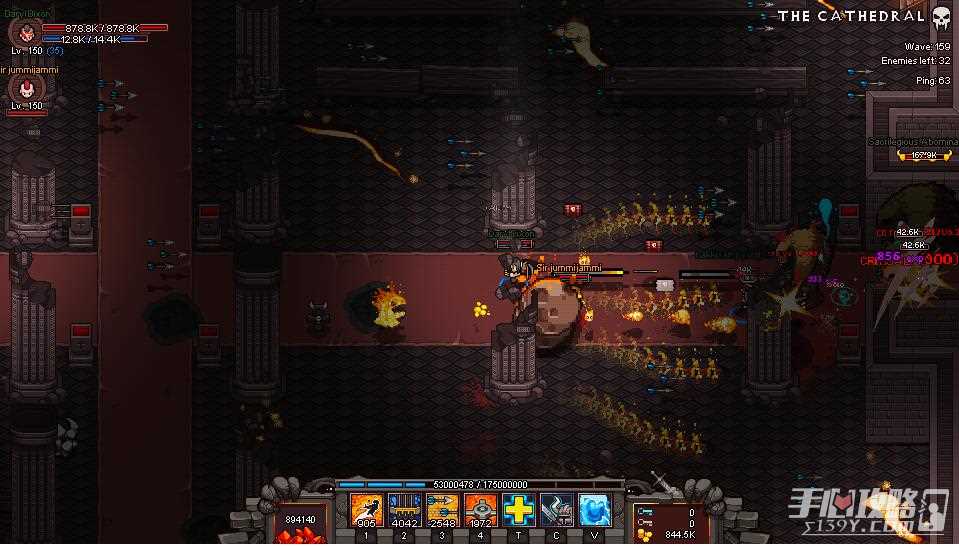Use the multi-arrow volley skill in slot 2

click(404, 511)
